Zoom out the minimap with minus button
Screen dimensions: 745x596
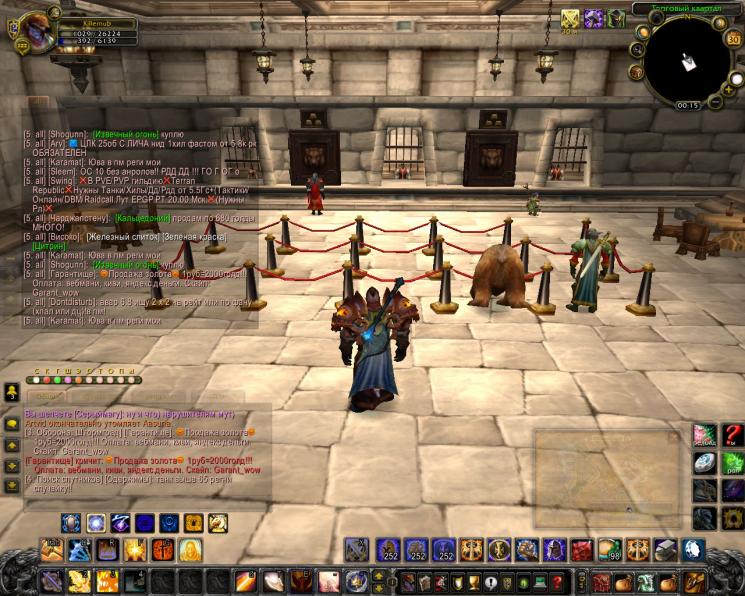pos(716,101)
